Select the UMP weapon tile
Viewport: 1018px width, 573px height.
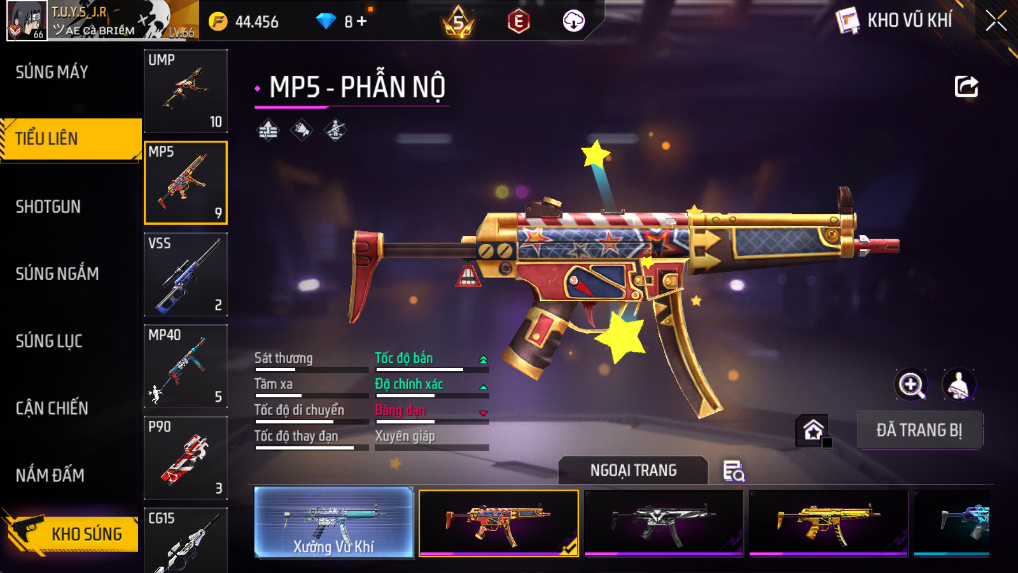tap(186, 91)
